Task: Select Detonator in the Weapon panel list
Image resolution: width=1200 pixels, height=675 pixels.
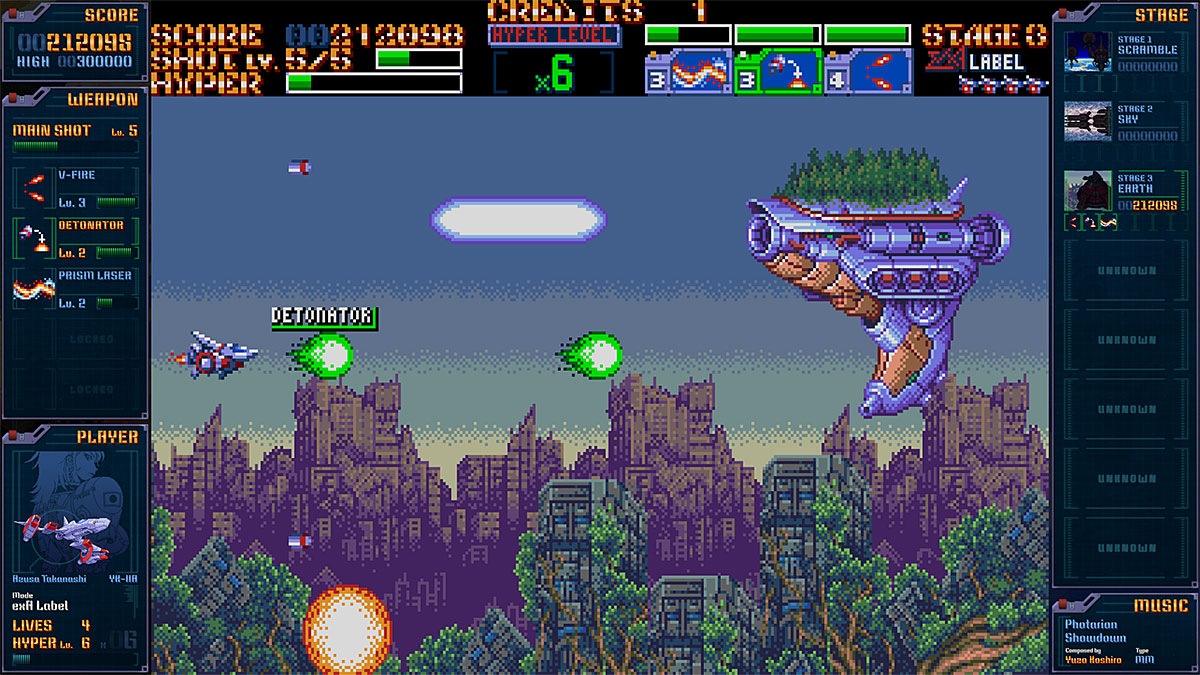Action: 75,237
